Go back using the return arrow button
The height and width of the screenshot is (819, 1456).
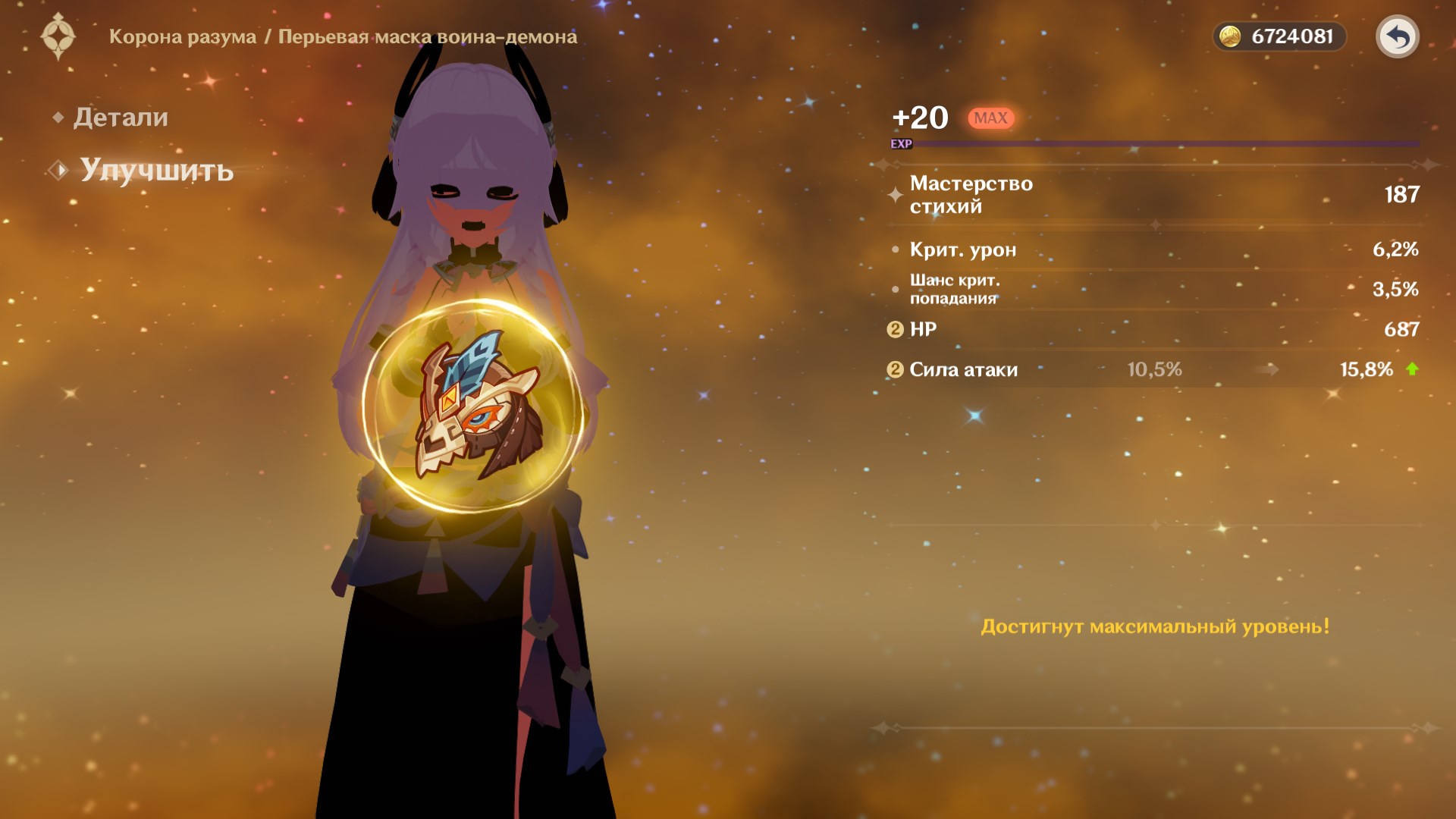coord(1397,36)
